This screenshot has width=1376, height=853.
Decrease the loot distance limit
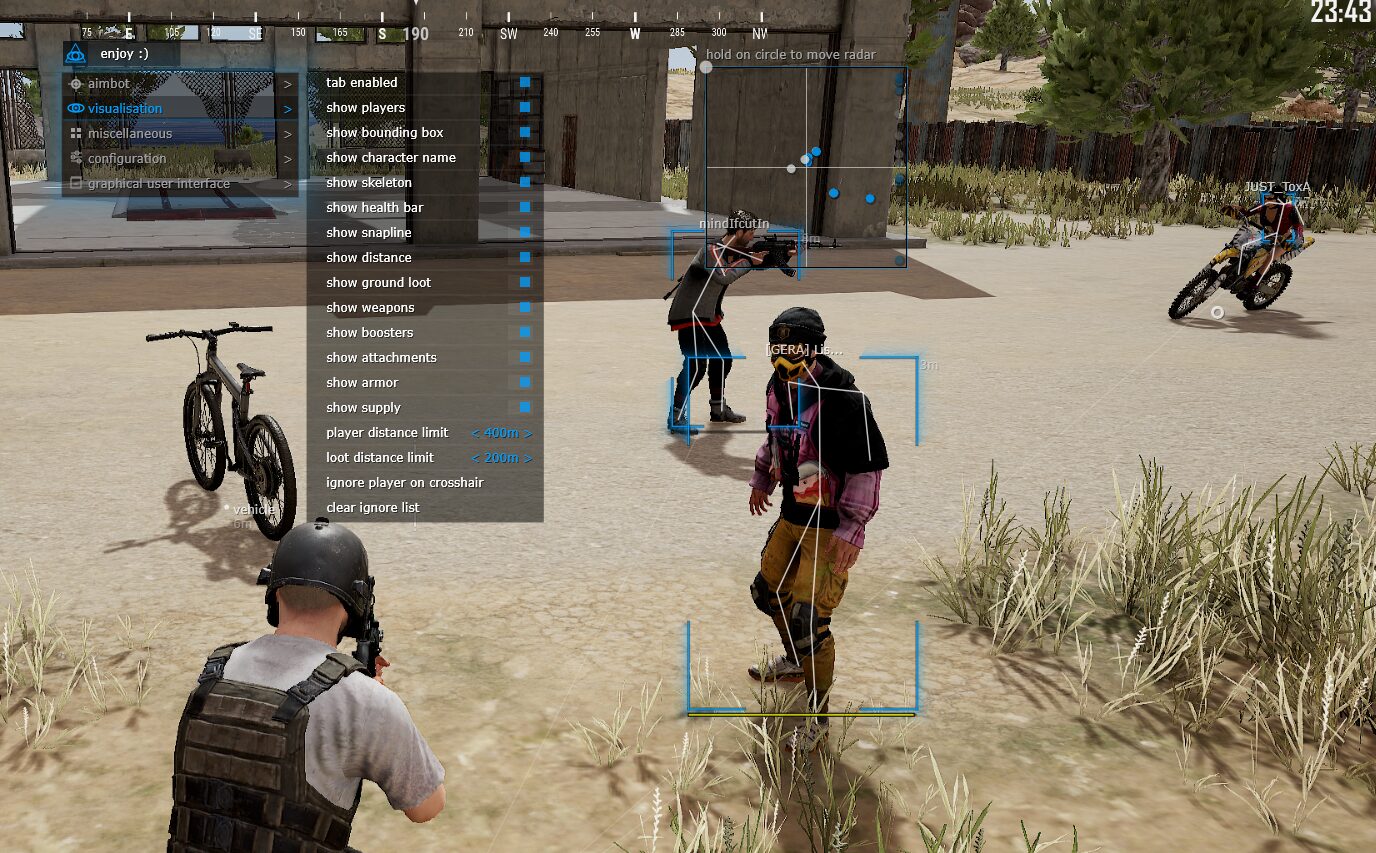point(475,458)
